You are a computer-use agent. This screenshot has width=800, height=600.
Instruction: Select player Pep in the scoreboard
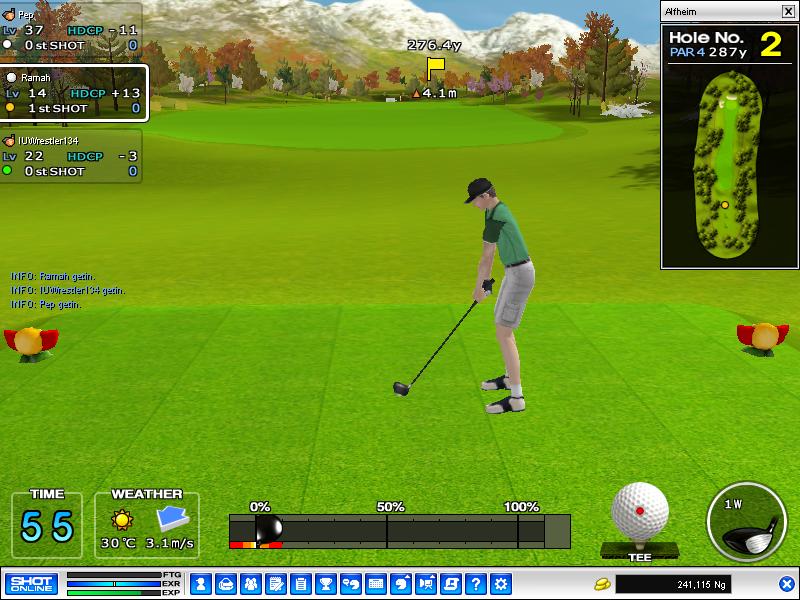70,30
